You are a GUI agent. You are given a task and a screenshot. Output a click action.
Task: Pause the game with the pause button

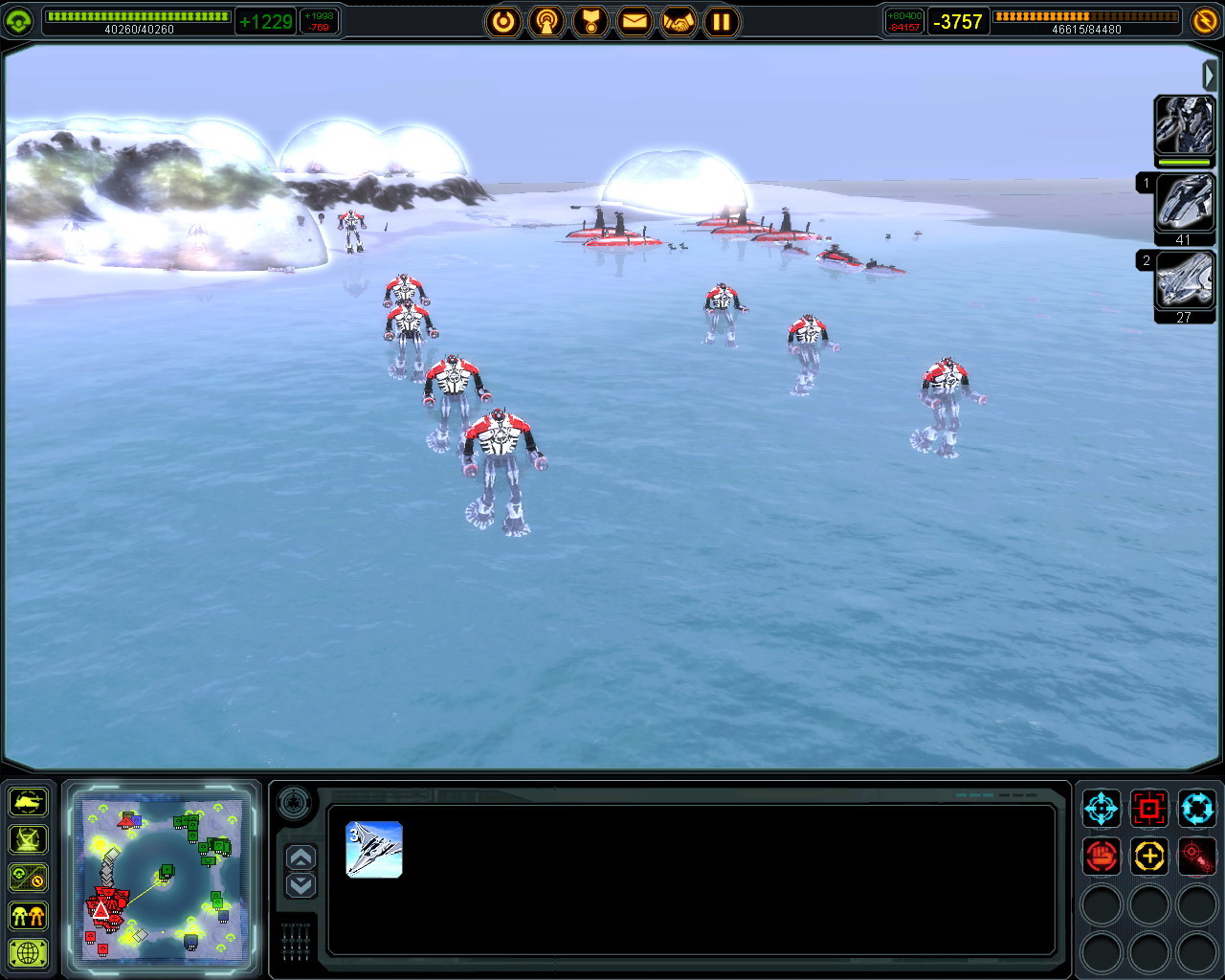coord(722,21)
